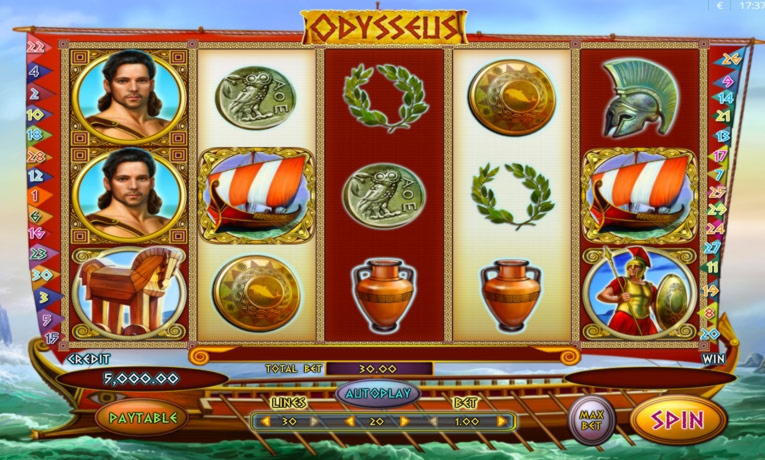Open the Paytable
The width and height of the screenshot is (765, 460).
click(142, 417)
